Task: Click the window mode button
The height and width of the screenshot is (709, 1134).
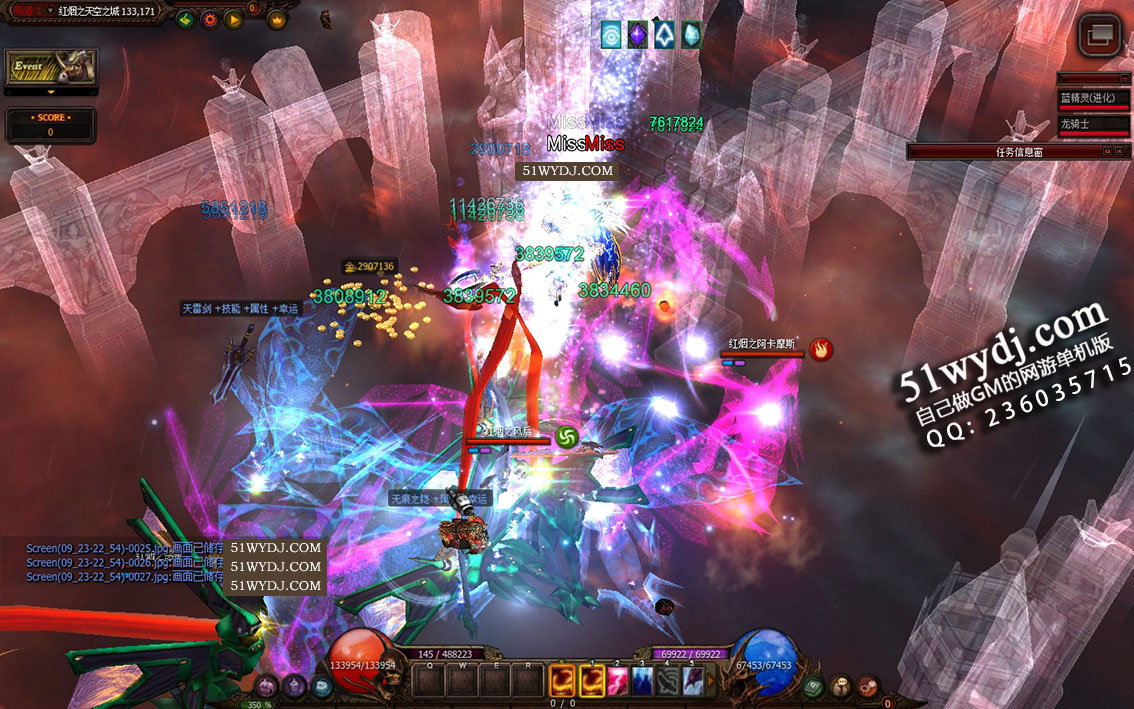Action: tap(1099, 35)
